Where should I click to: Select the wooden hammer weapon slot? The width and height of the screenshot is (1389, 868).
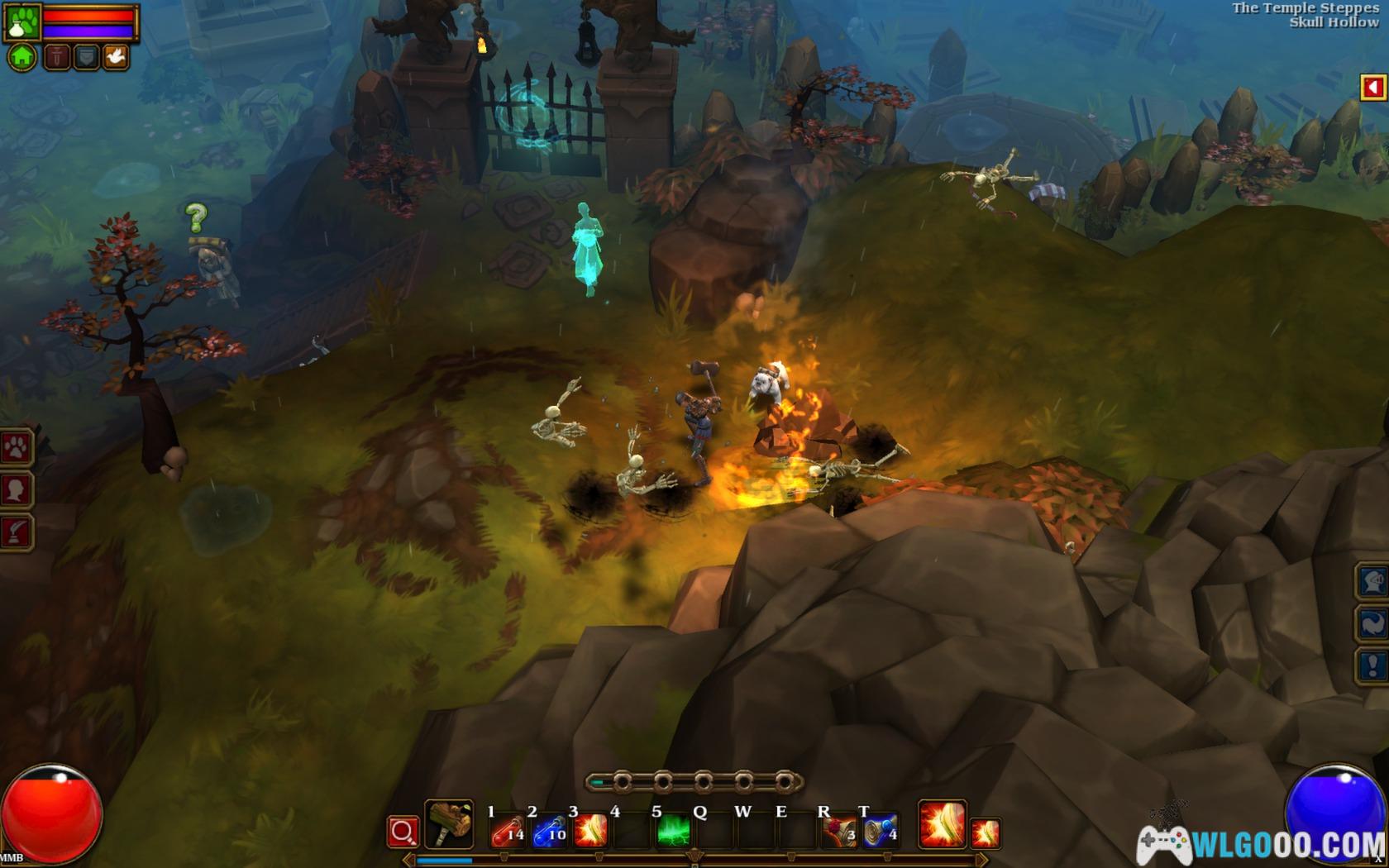pyautogui.click(x=449, y=824)
